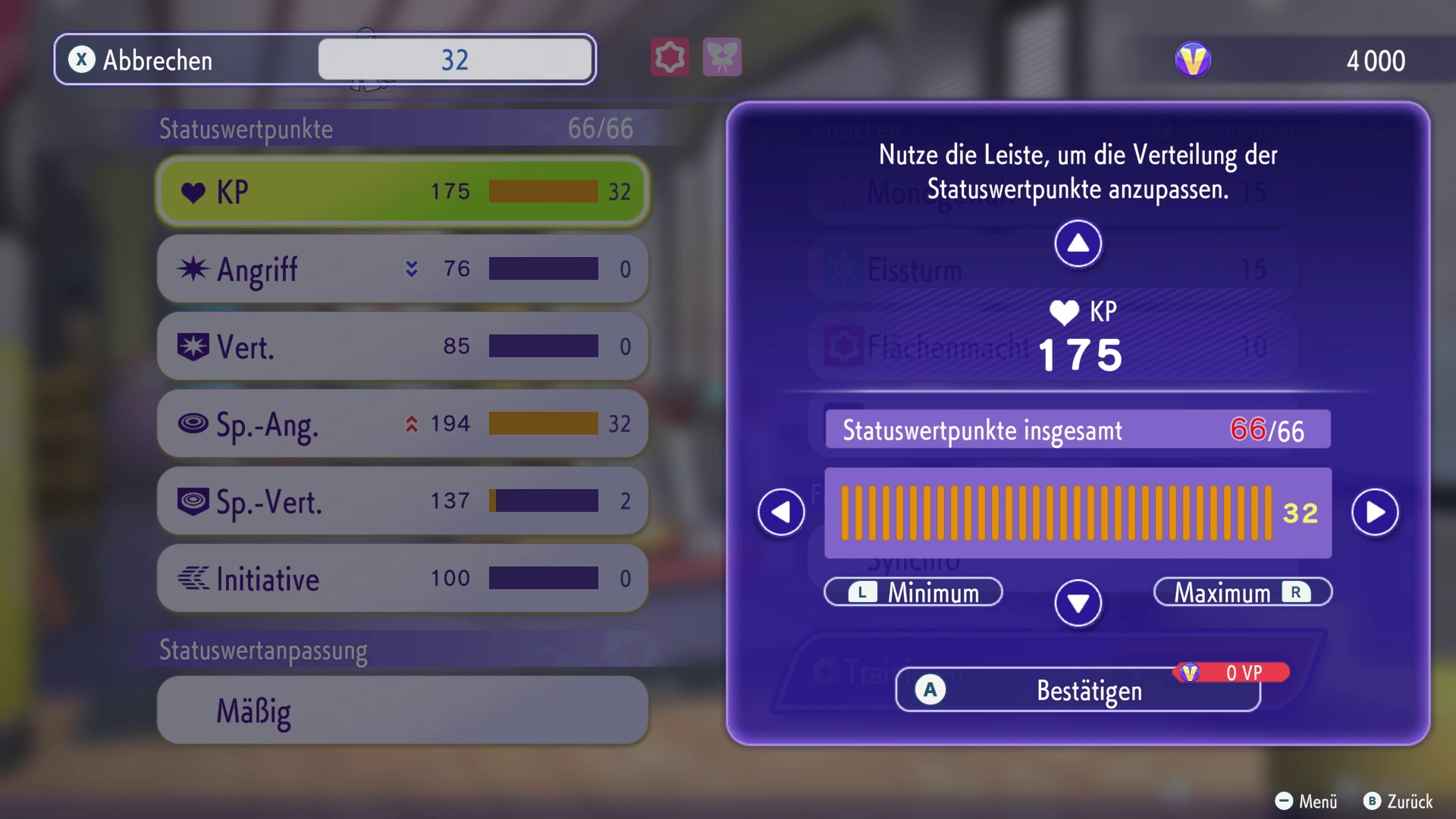Set points to Minimum with the L button
1456x819 pixels.
pos(913,593)
